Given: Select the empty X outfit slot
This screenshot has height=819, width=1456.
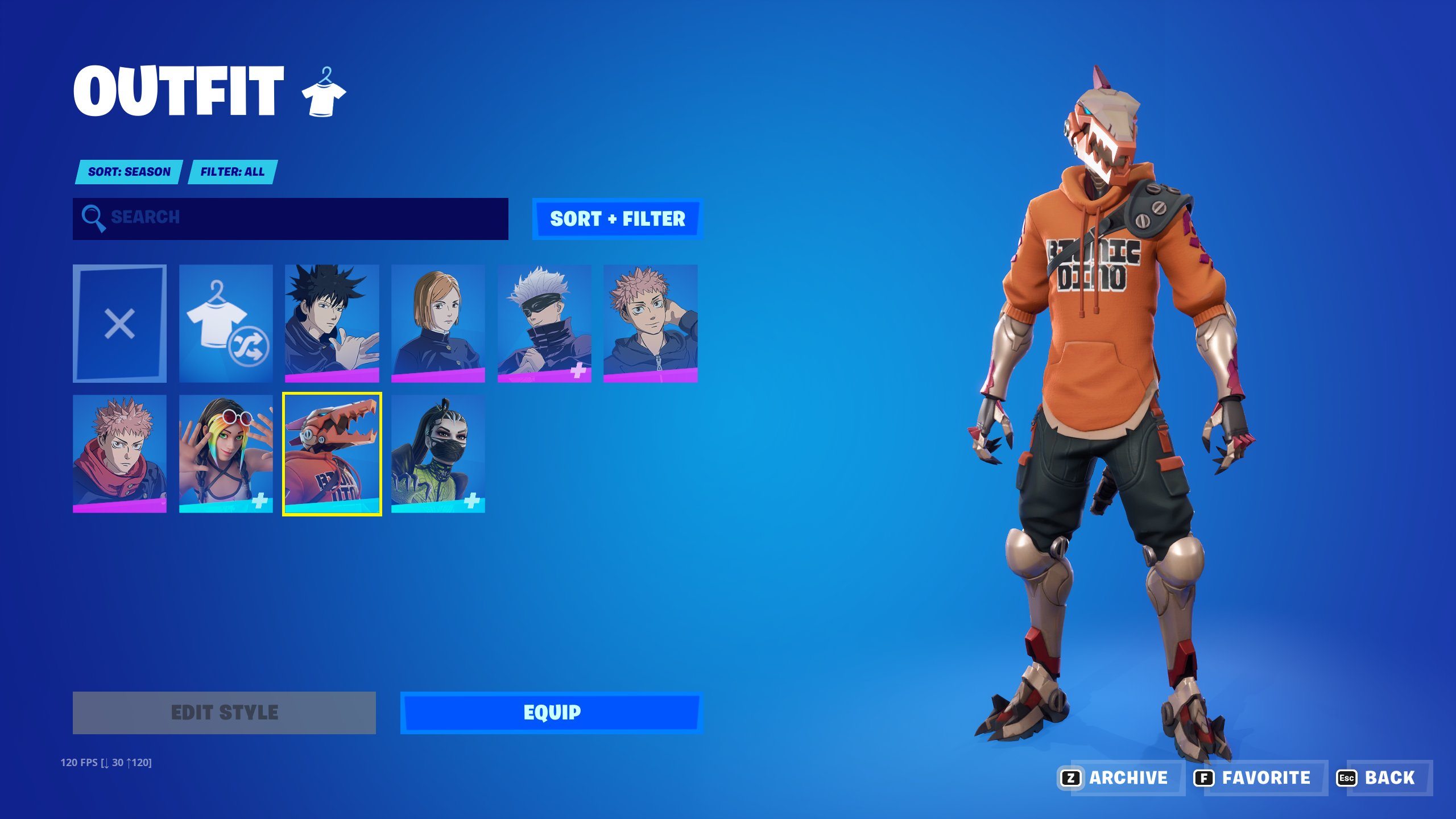Looking at the screenshot, I should click(x=119, y=323).
